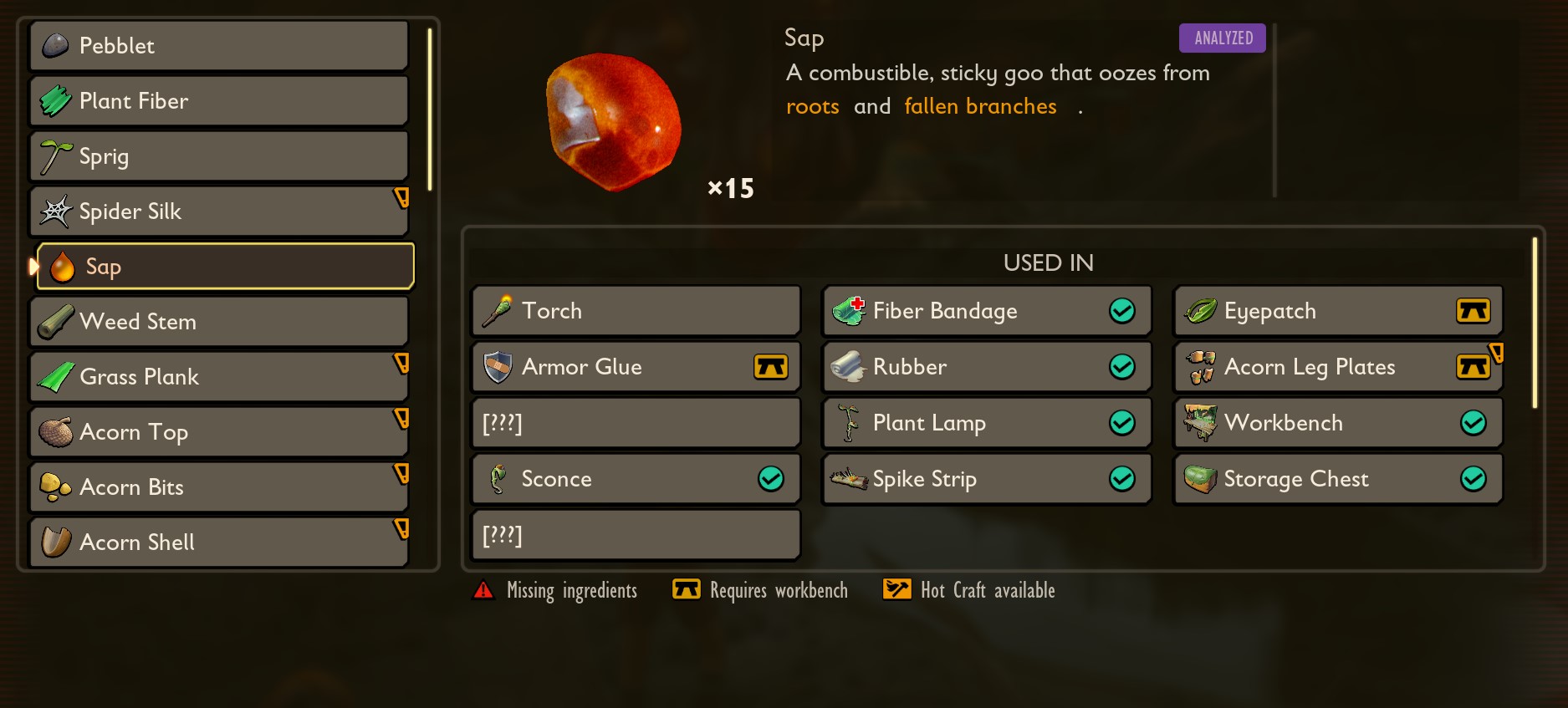This screenshot has height=708, width=1568.
Task: Open the Armor Glue recipe
Action: pos(636,367)
